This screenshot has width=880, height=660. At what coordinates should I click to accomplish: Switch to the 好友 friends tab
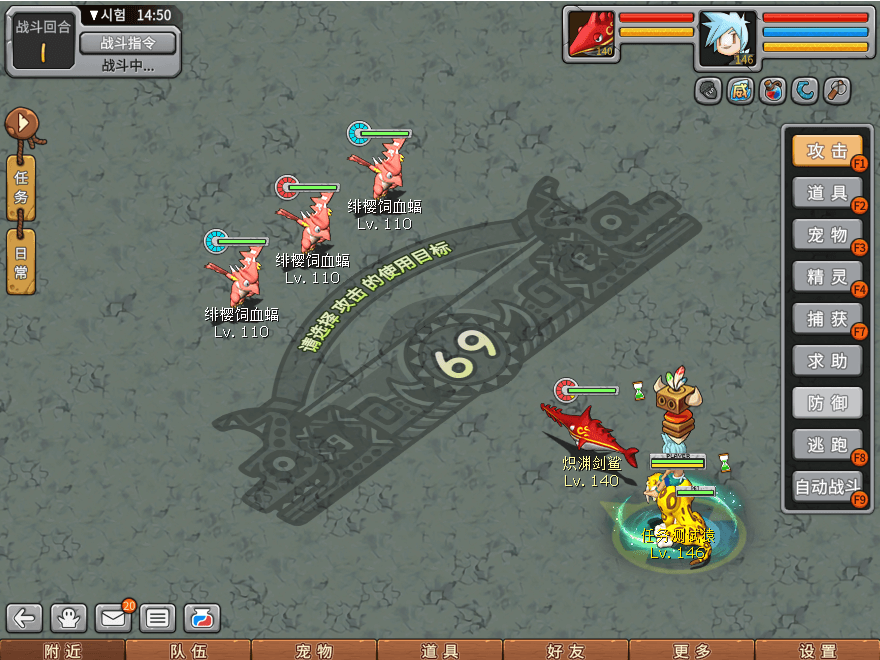pos(565,651)
